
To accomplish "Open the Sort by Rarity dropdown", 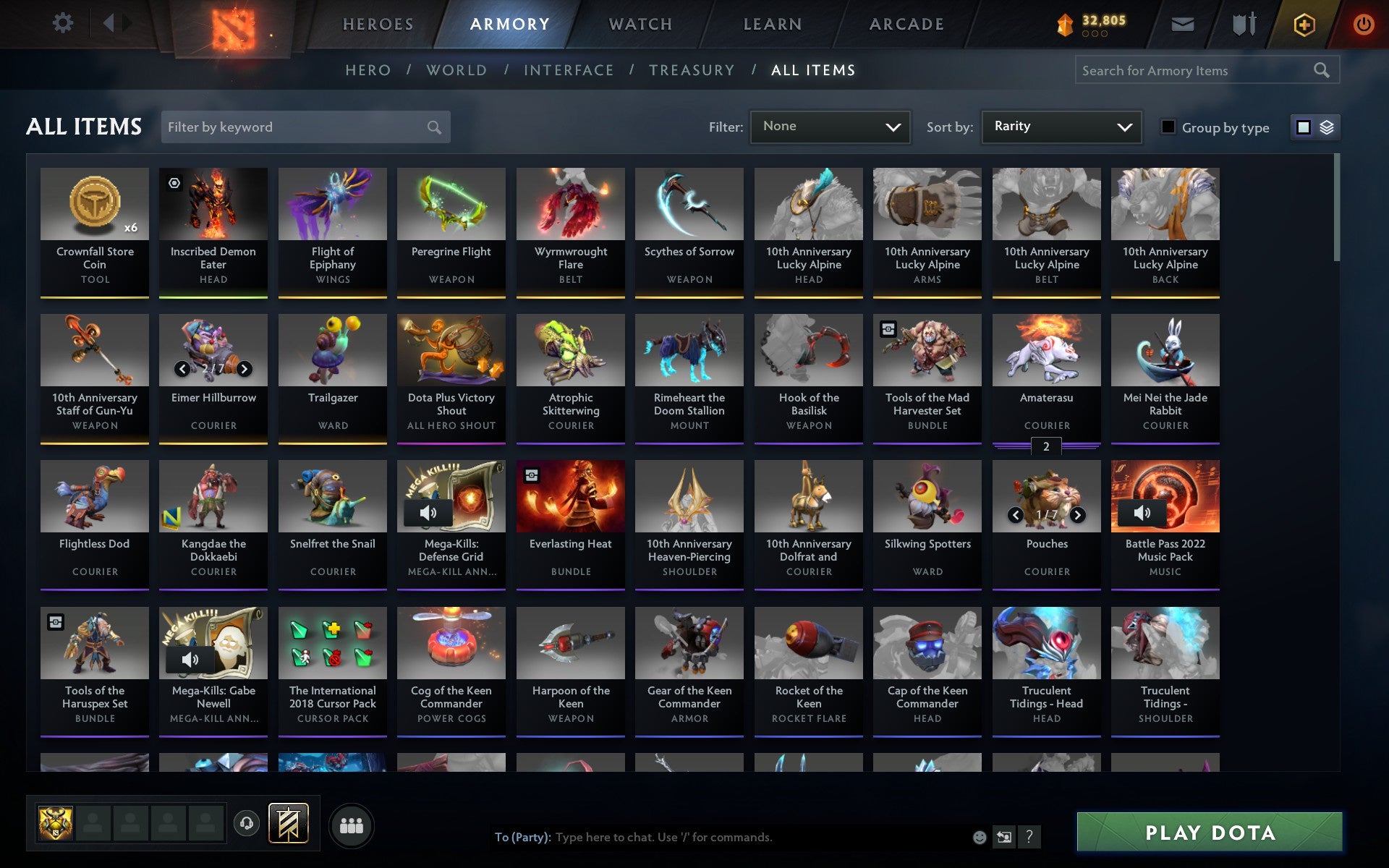I will click(x=1061, y=127).
